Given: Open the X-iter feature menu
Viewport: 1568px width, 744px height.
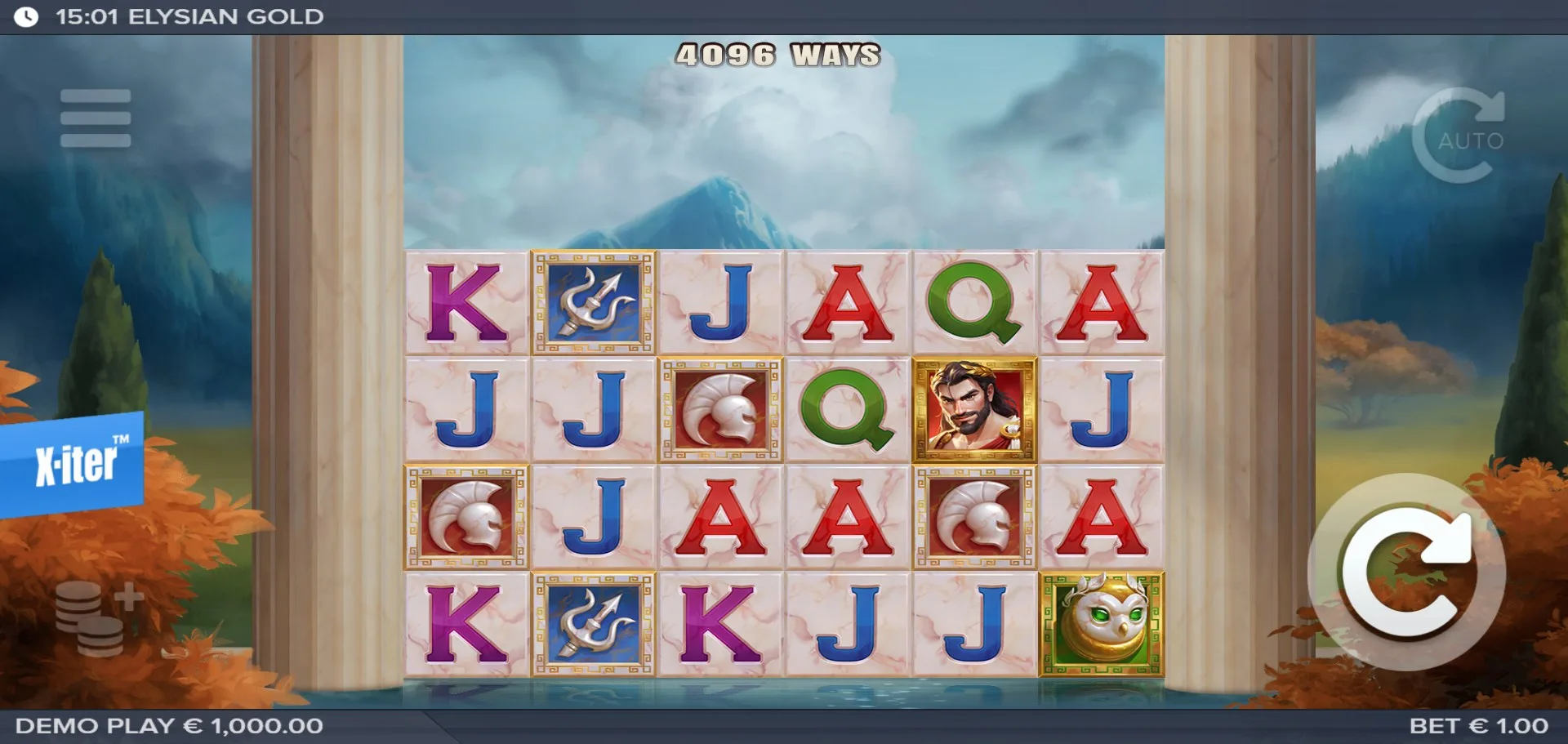Looking at the screenshot, I should pos(73,463).
